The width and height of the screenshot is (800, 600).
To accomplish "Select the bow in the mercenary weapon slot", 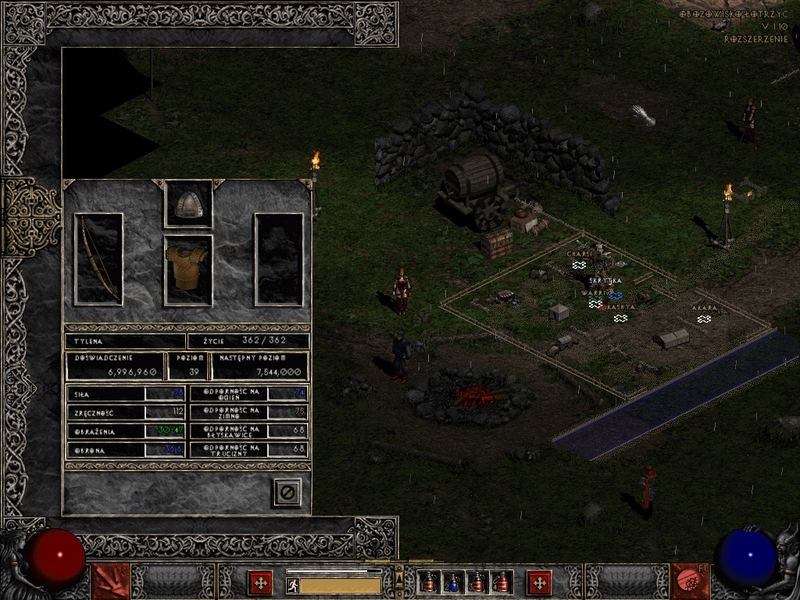I will (x=98, y=259).
